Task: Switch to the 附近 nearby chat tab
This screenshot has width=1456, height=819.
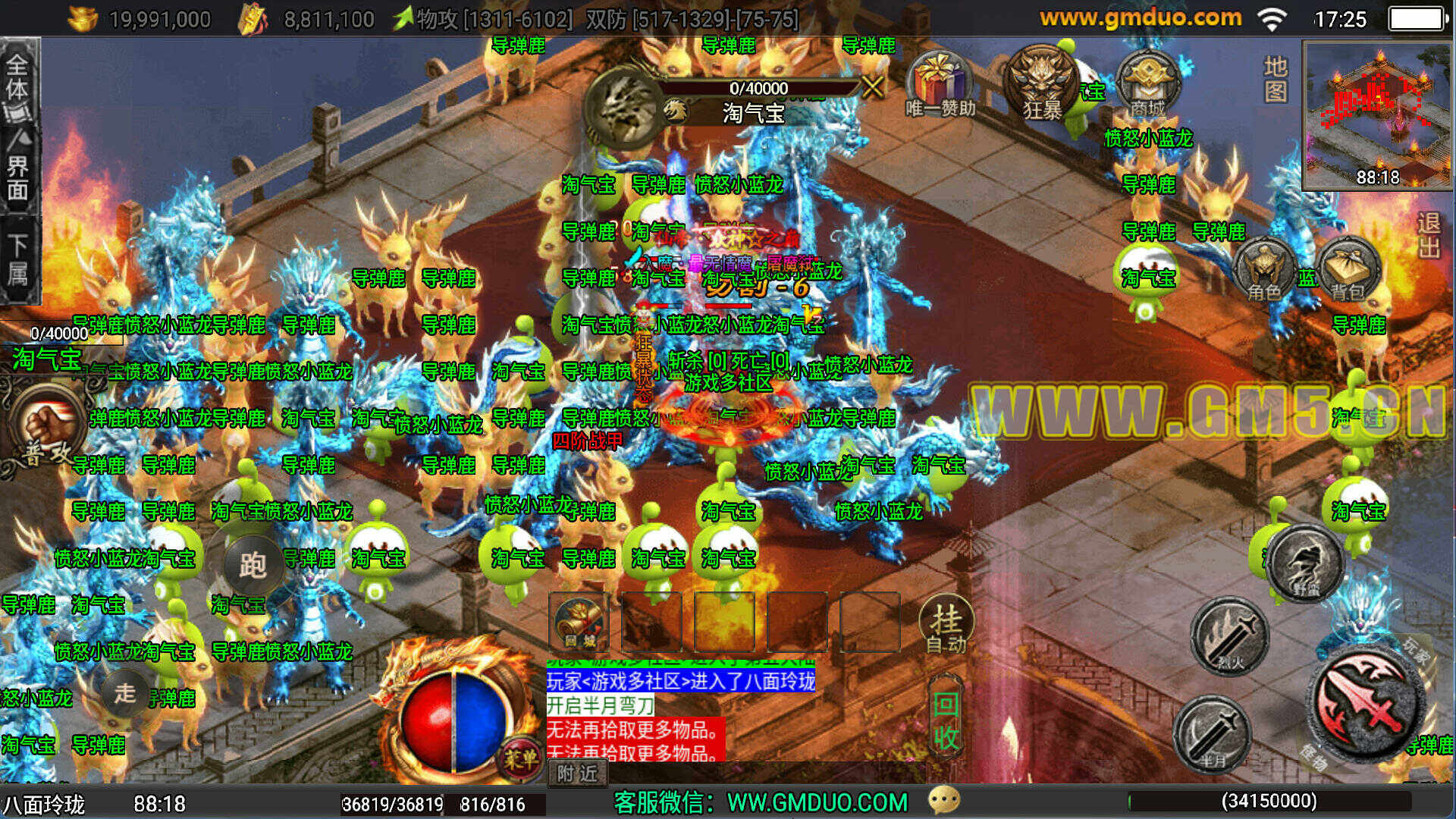Action: pyautogui.click(x=577, y=773)
